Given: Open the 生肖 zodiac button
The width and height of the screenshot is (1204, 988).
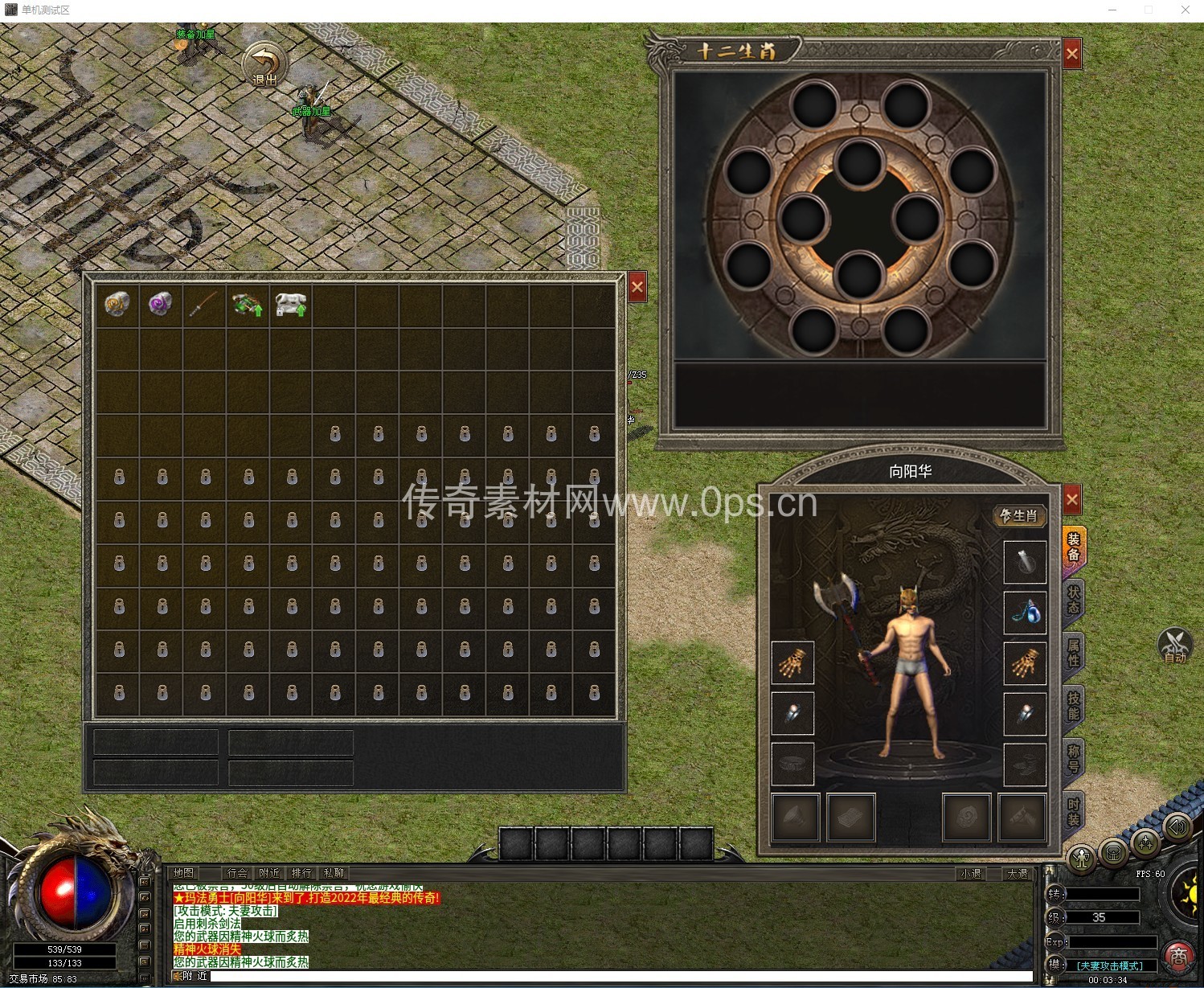Looking at the screenshot, I should click(1019, 515).
